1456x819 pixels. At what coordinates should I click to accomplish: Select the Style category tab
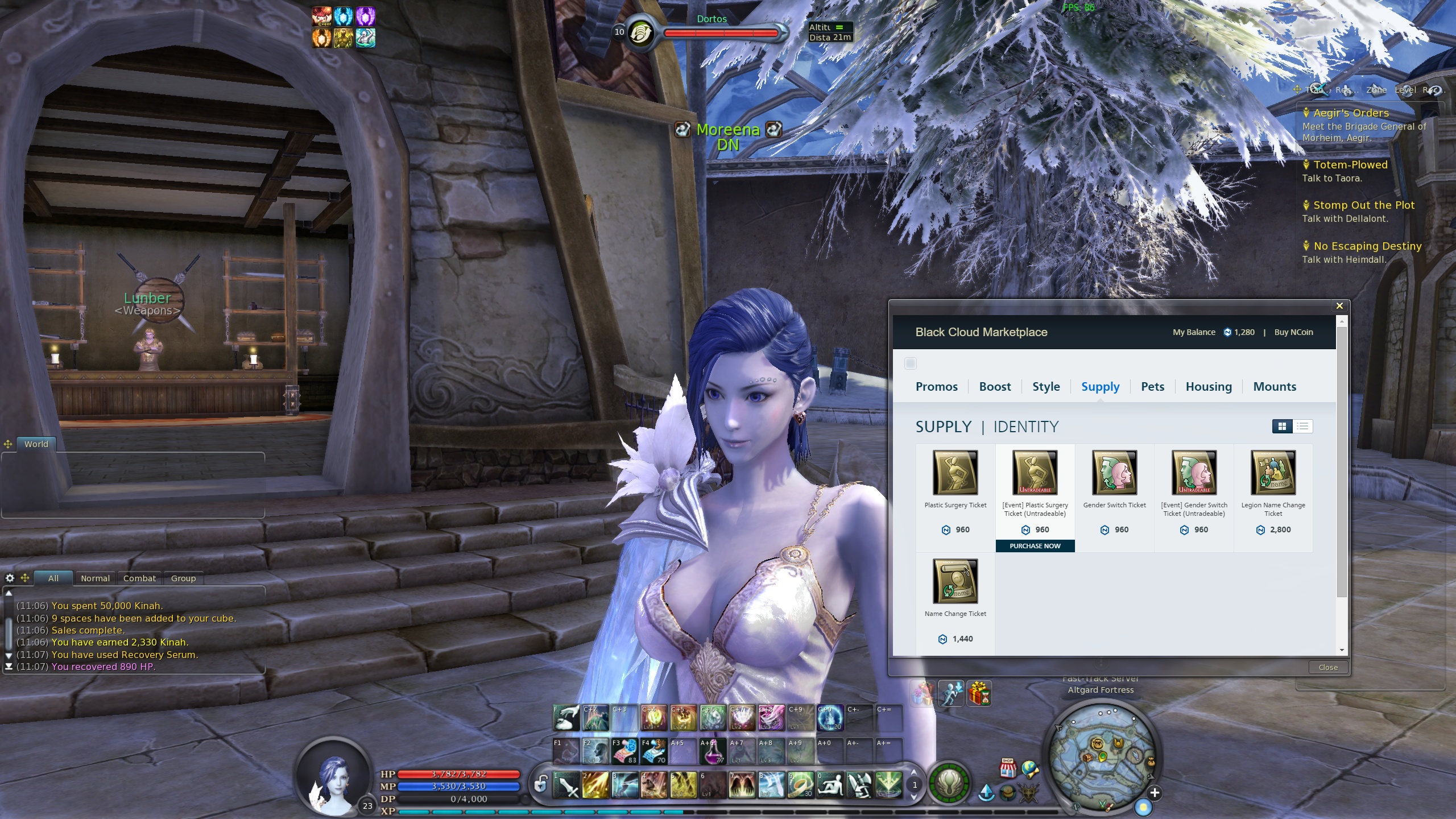1046,387
